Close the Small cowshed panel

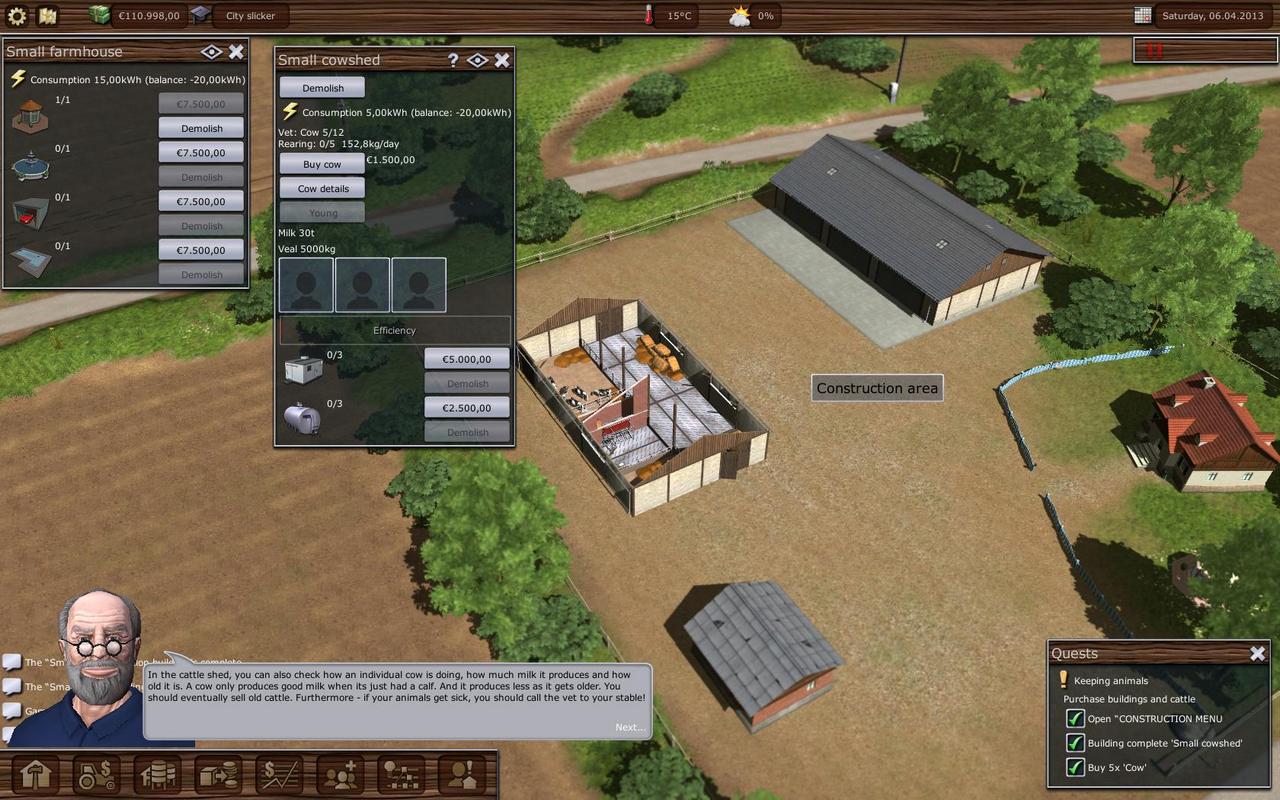point(502,60)
